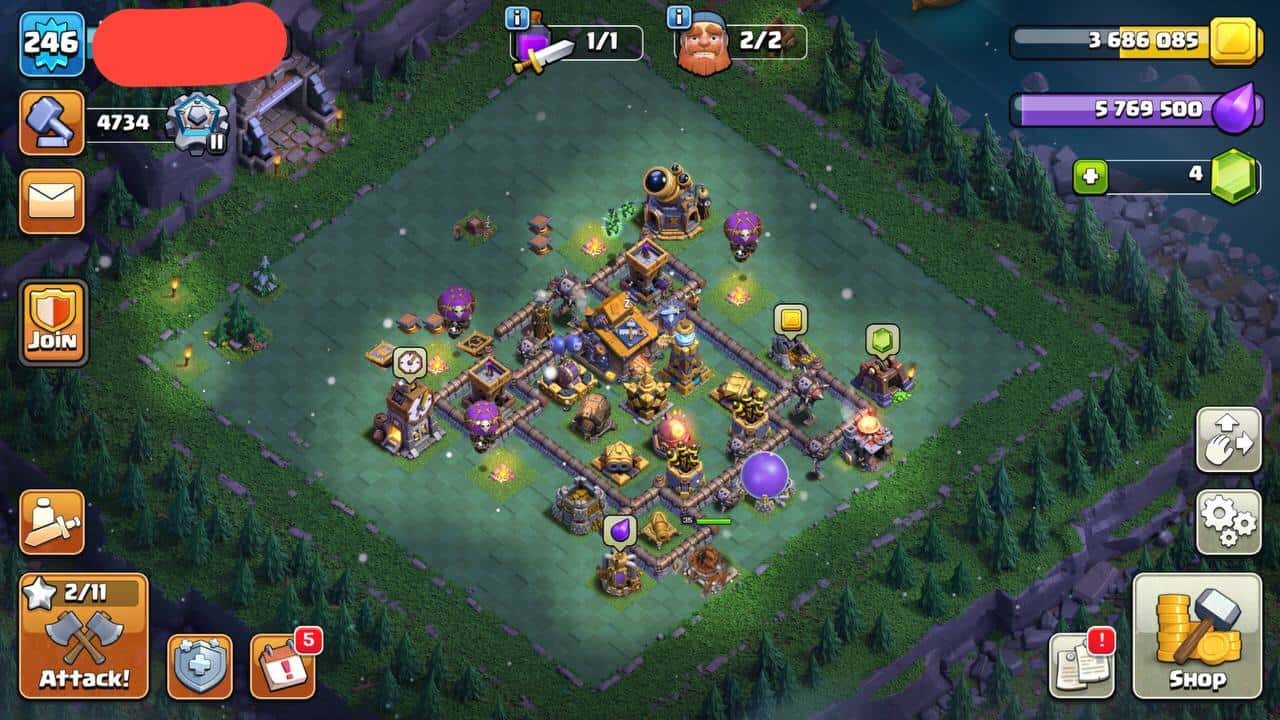The height and width of the screenshot is (720, 1280).
Task: Tap the Join clan shield button
Action: click(53, 322)
